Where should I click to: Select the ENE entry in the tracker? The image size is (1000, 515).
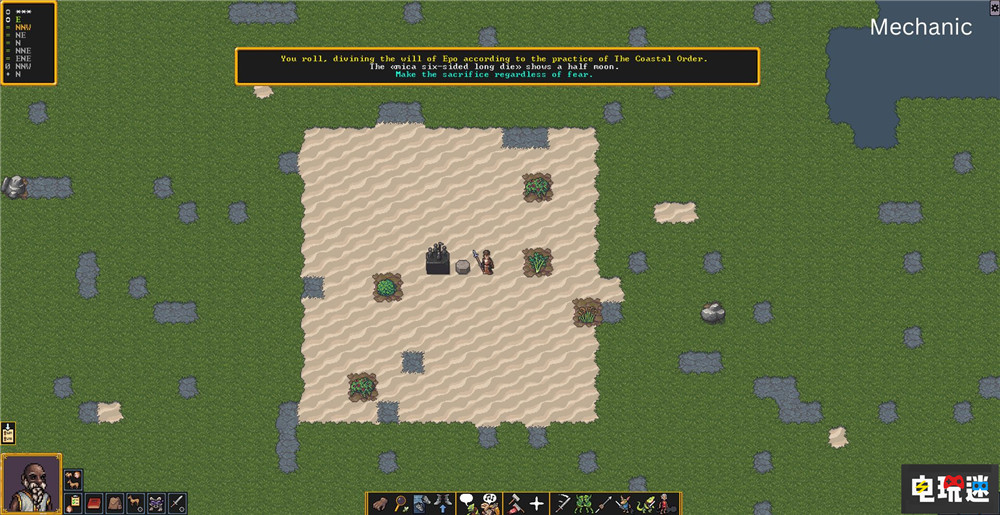click(x=23, y=59)
